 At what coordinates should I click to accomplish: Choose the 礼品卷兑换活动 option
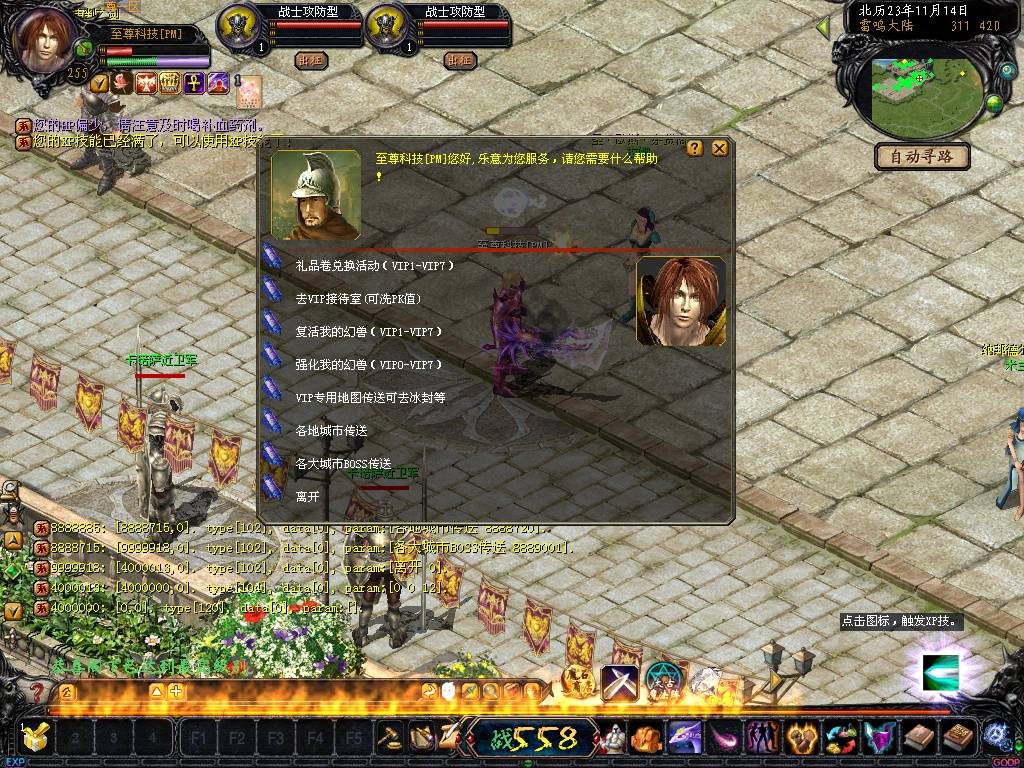coord(375,266)
